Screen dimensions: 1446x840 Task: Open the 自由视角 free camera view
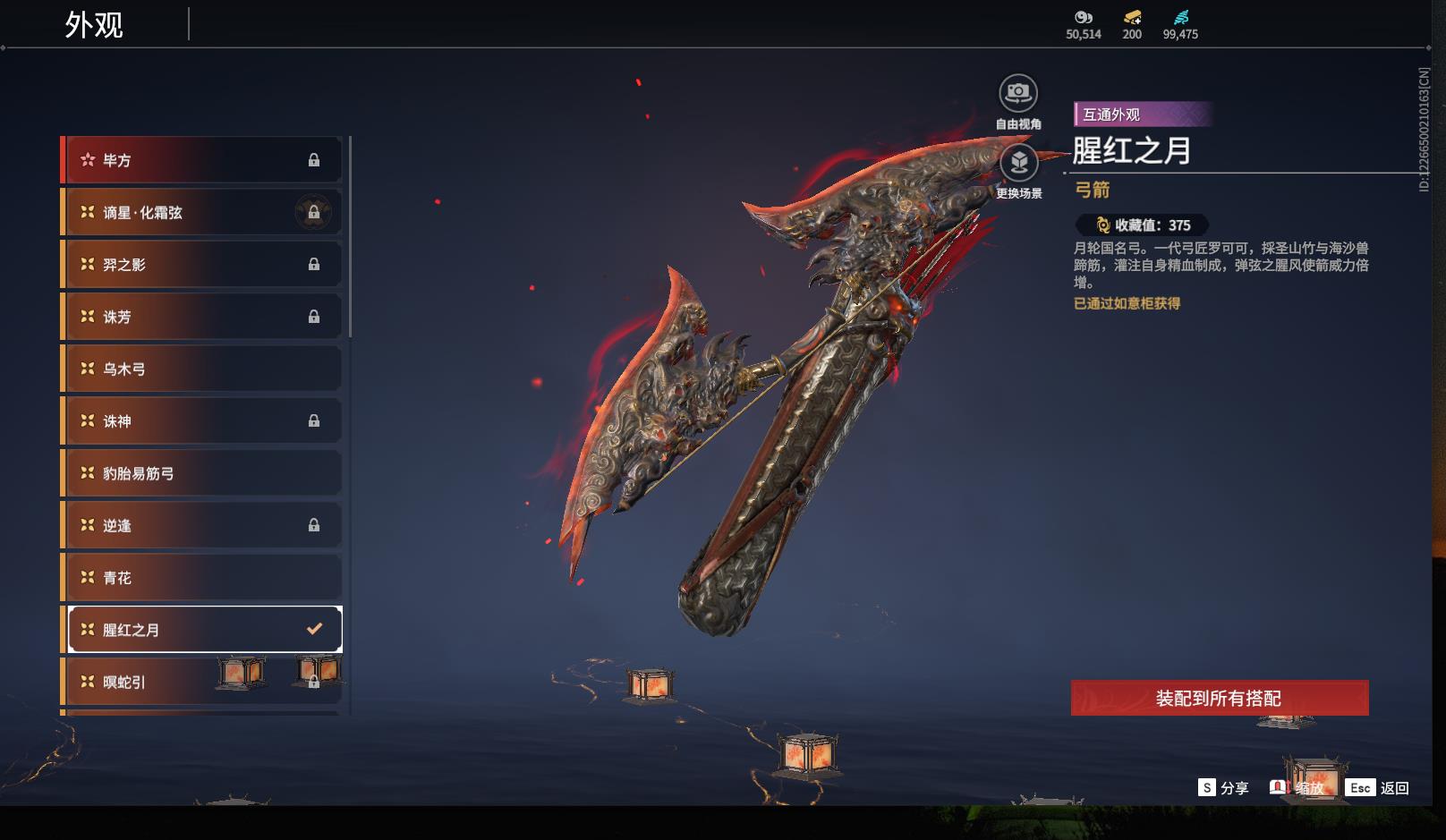[1018, 93]
